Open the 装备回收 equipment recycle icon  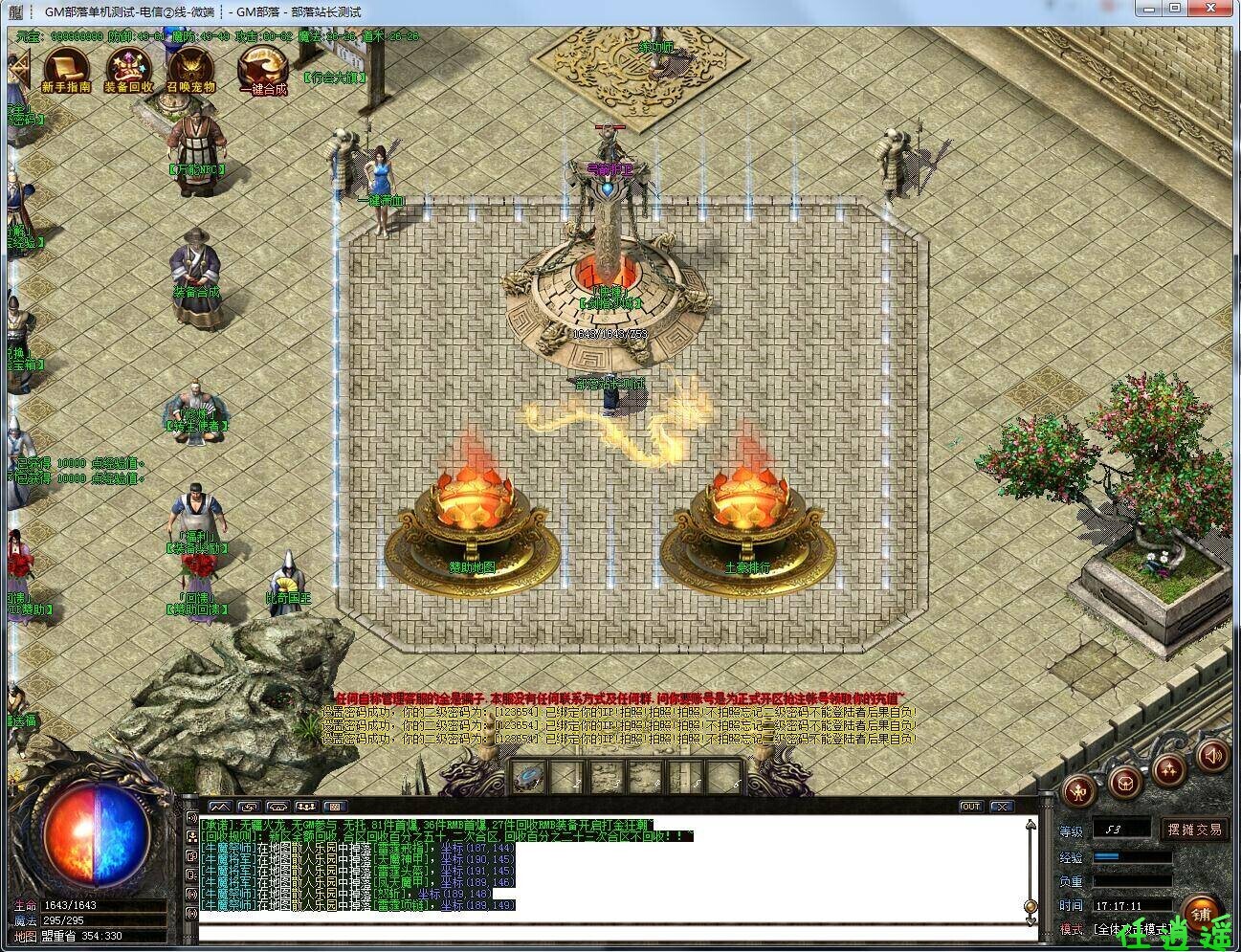point(128,67)
